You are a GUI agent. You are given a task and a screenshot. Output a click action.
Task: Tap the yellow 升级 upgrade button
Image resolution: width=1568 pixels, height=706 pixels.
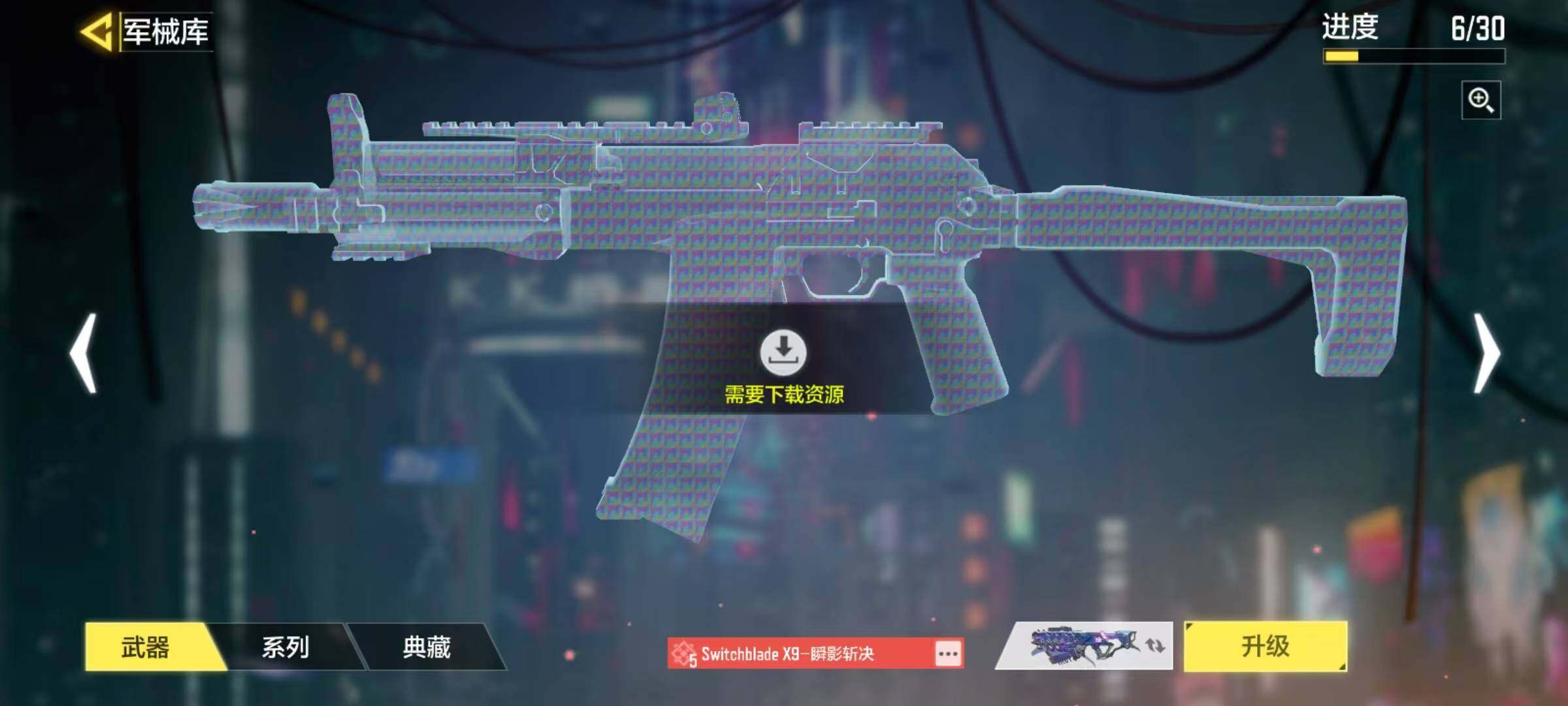pos(1265,647)
